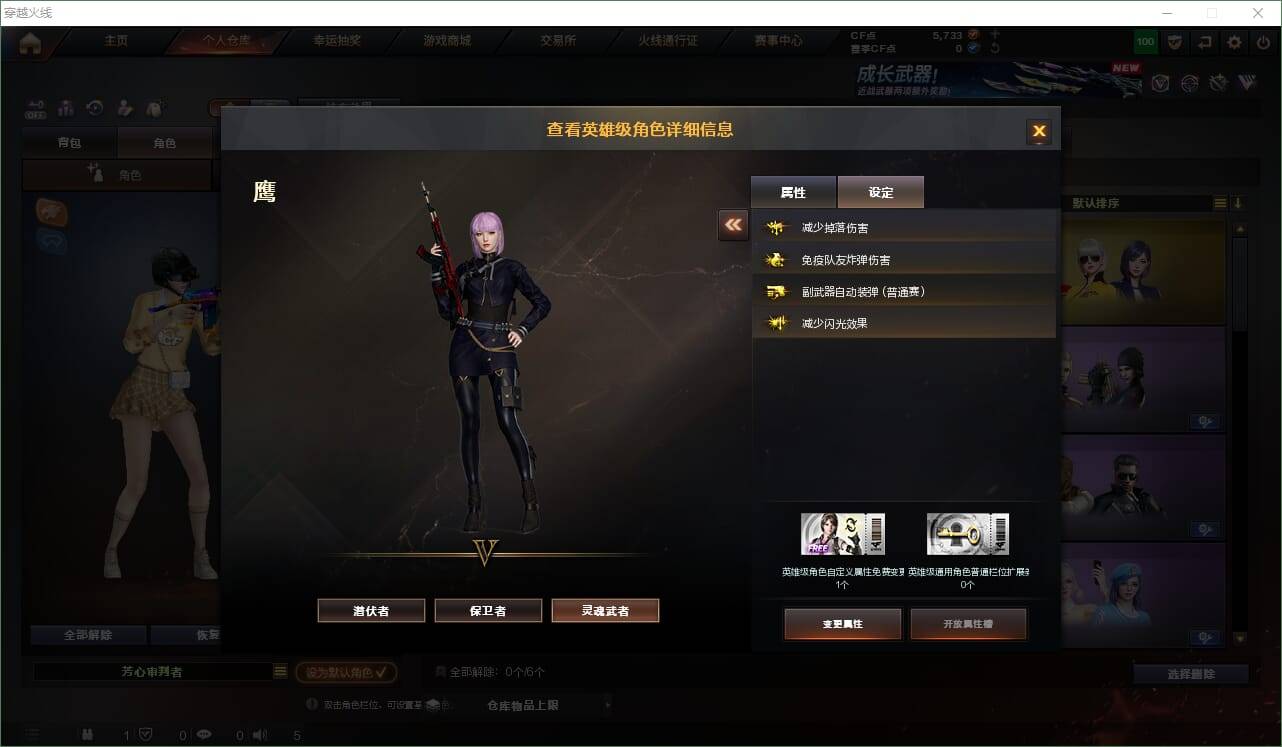This screenshot has width=1282, height=747.
Task: Click the speaker volume icon in the bottom bar
Action: 258,736
